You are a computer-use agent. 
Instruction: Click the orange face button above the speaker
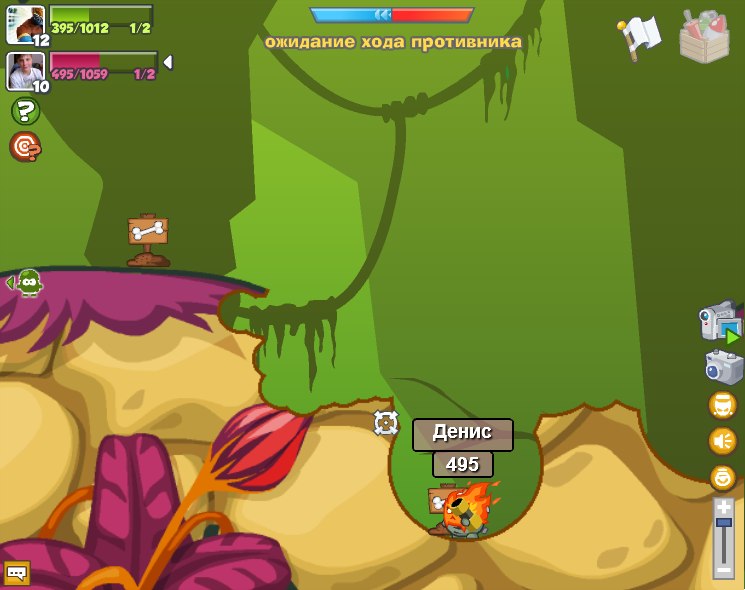click(x=722, y=405)
